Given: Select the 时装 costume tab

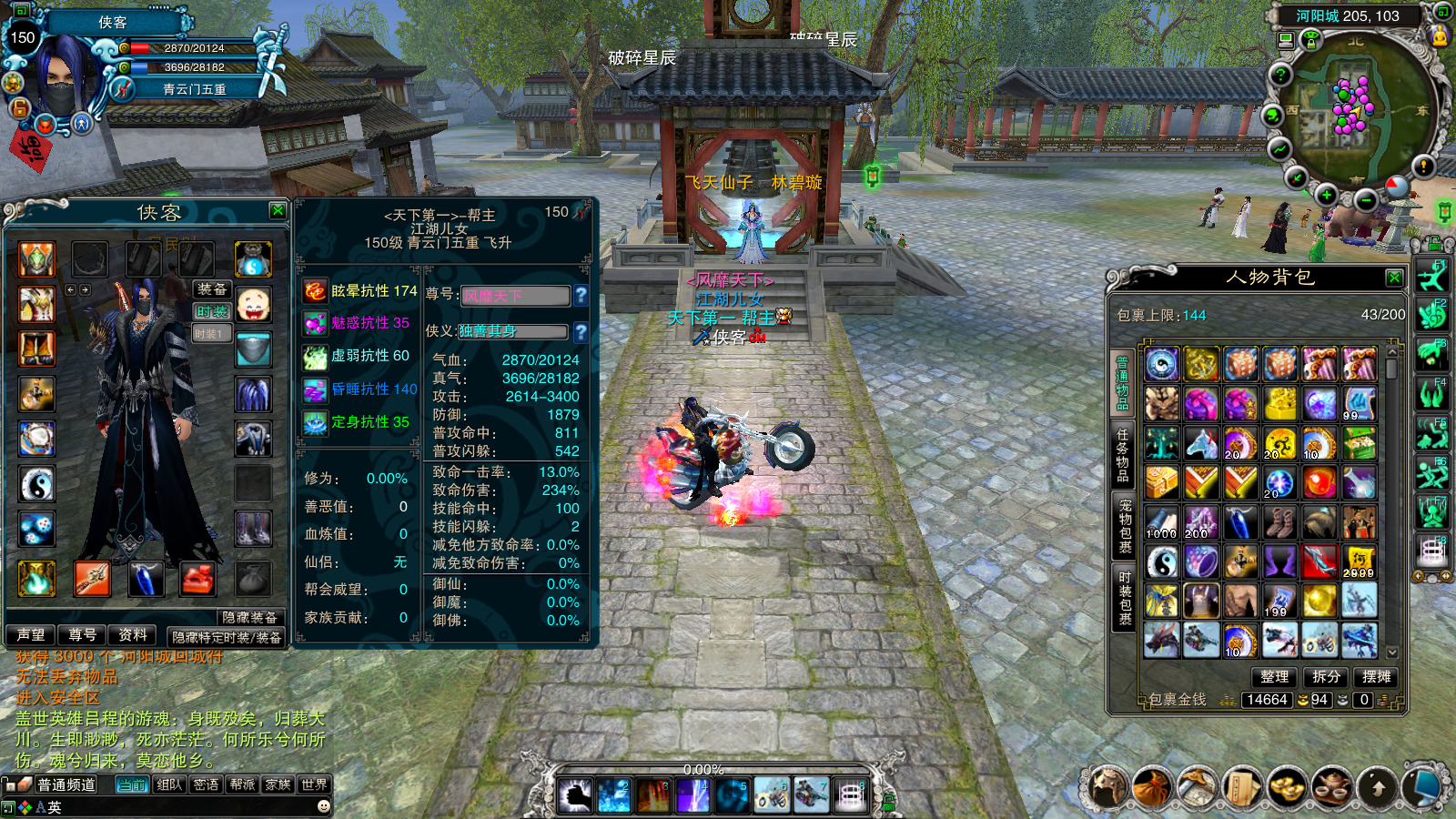Looking at the screenshot, I should (x=211, y=311).
